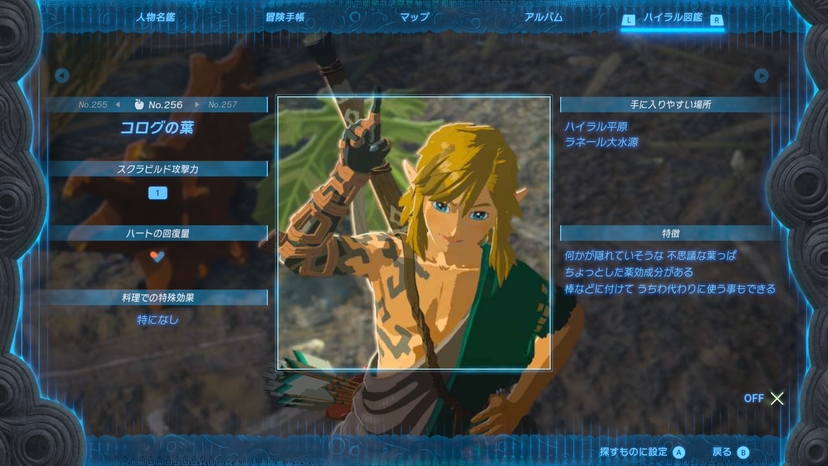Switch to the マップ tab

pos(414,18)
